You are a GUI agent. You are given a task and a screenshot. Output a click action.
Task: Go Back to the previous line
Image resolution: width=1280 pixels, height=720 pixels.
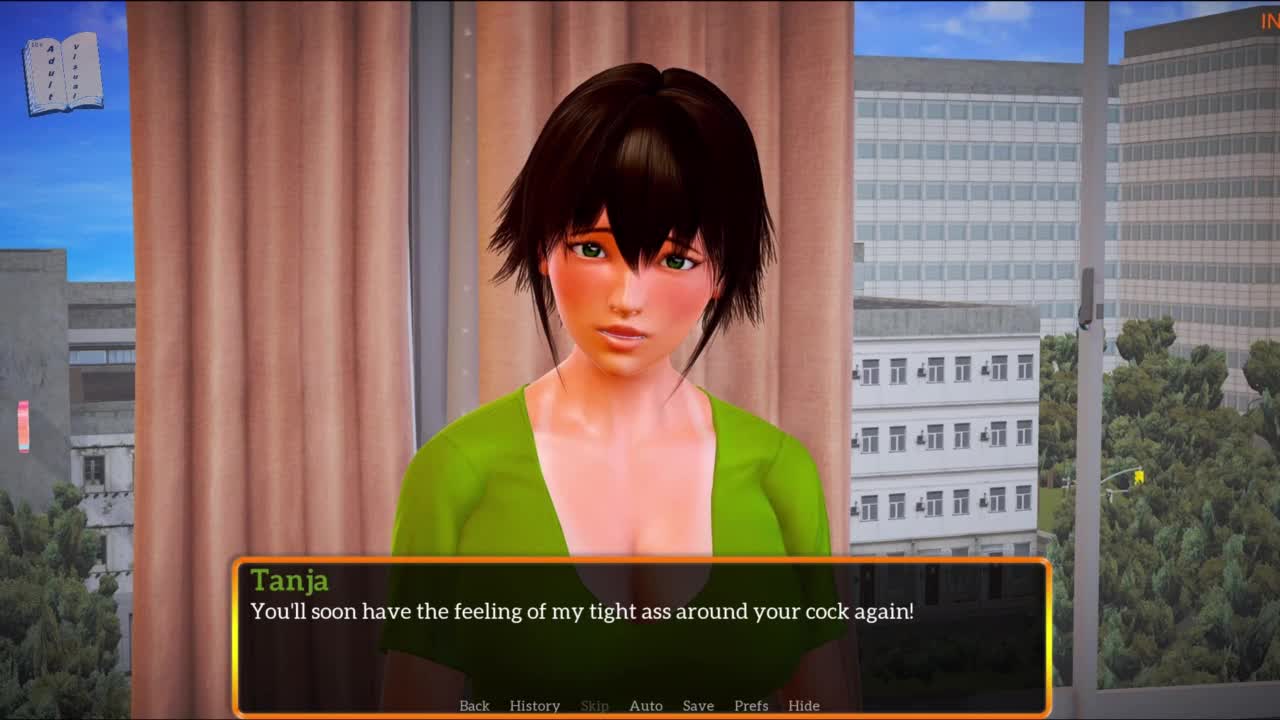coord(474,706)
